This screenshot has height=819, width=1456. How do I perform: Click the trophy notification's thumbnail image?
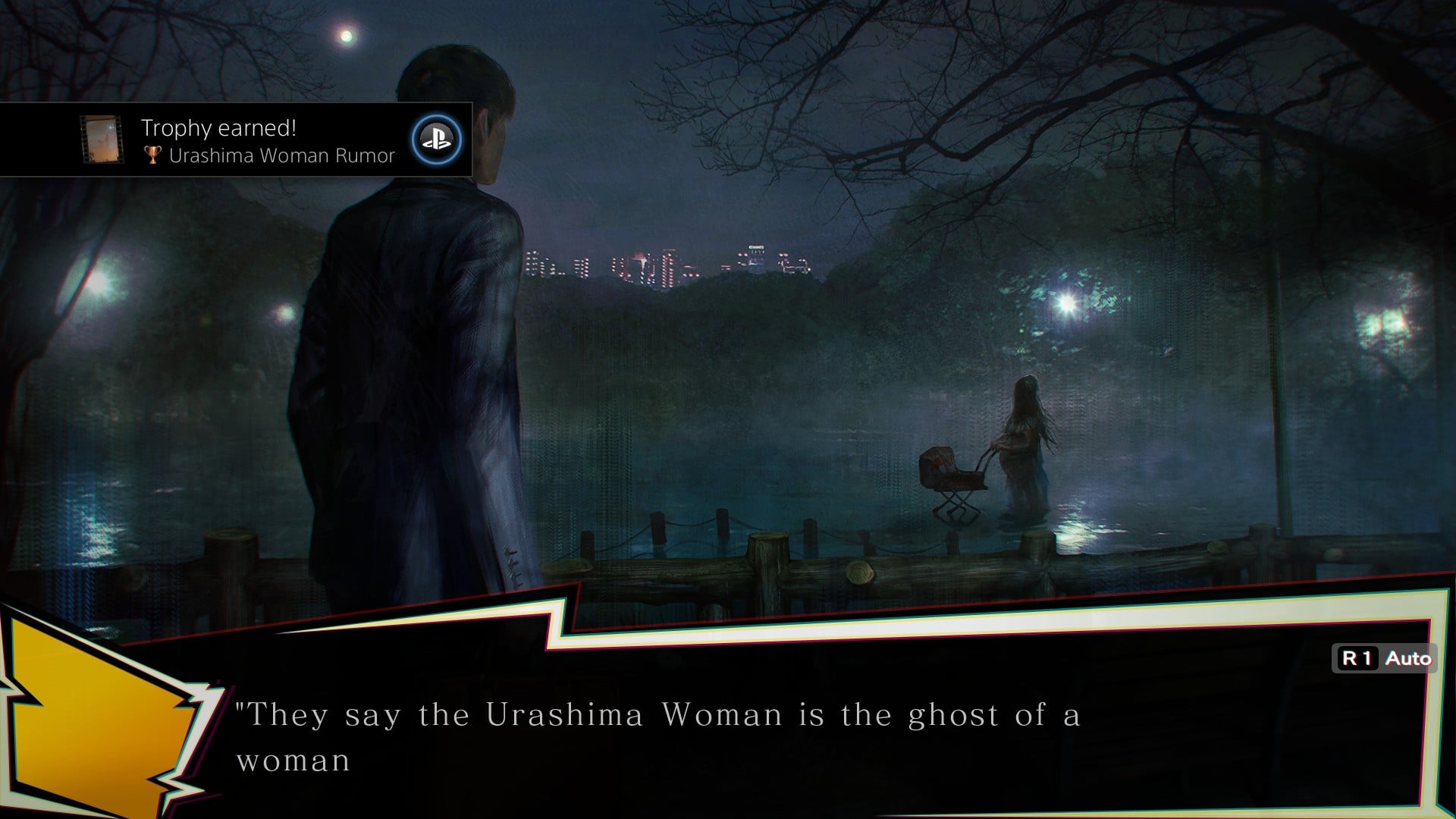(102, 140)
